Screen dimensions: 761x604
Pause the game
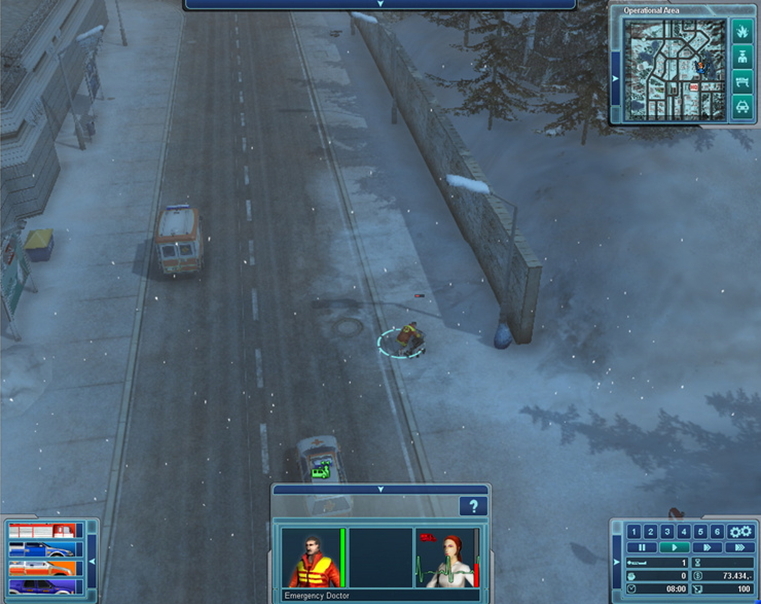(641, 548)
